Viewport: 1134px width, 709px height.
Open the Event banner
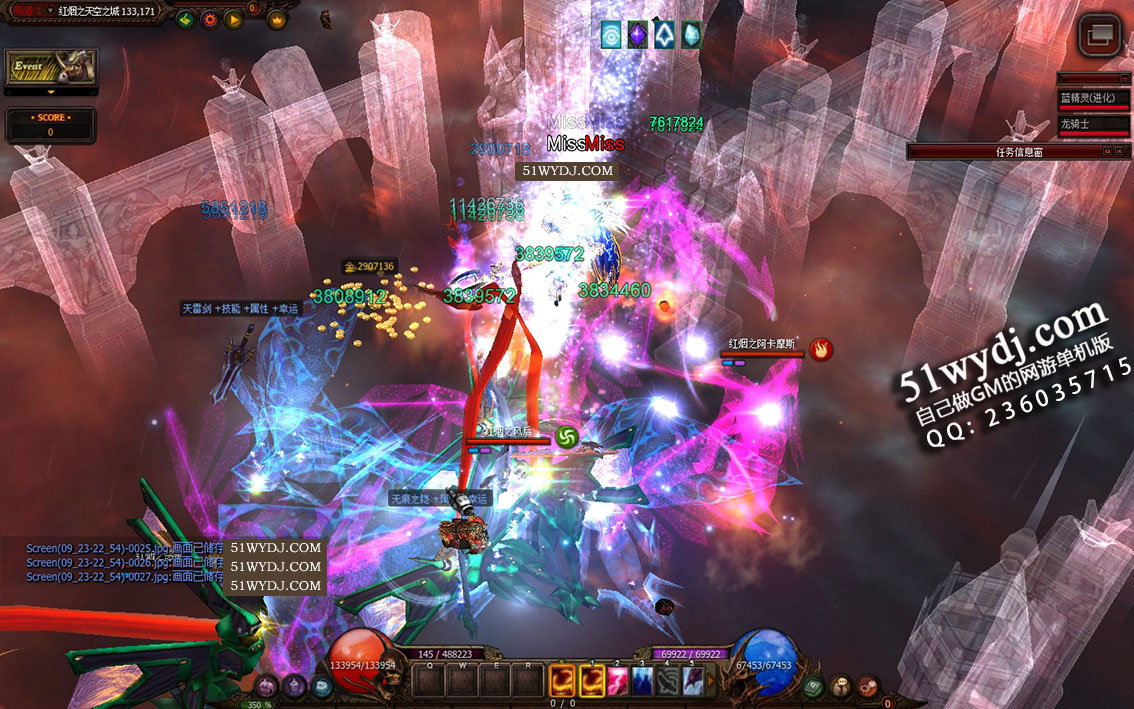pos(51,68)
